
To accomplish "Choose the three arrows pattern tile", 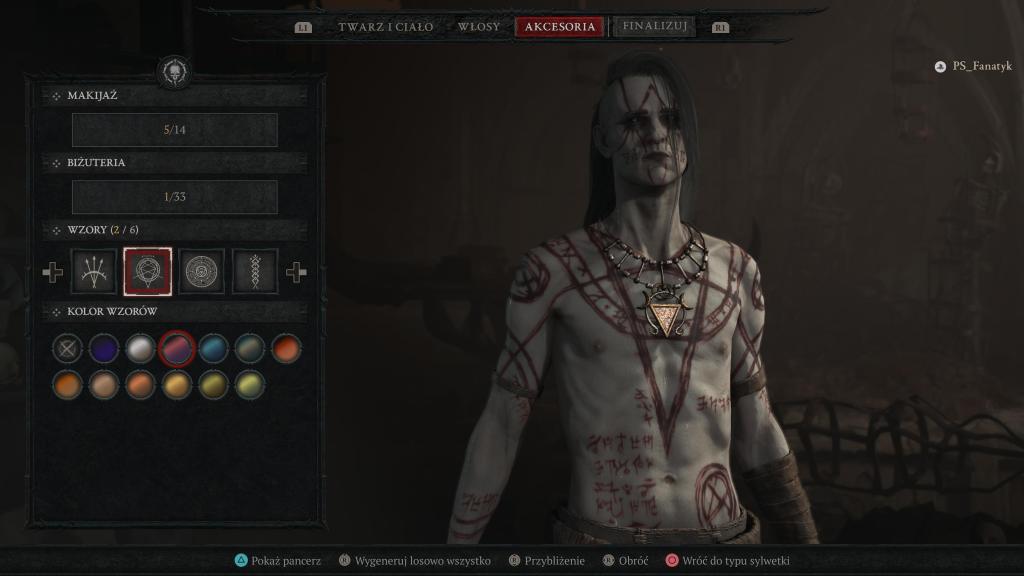I will pyautogui.click(x=95, y=271).
